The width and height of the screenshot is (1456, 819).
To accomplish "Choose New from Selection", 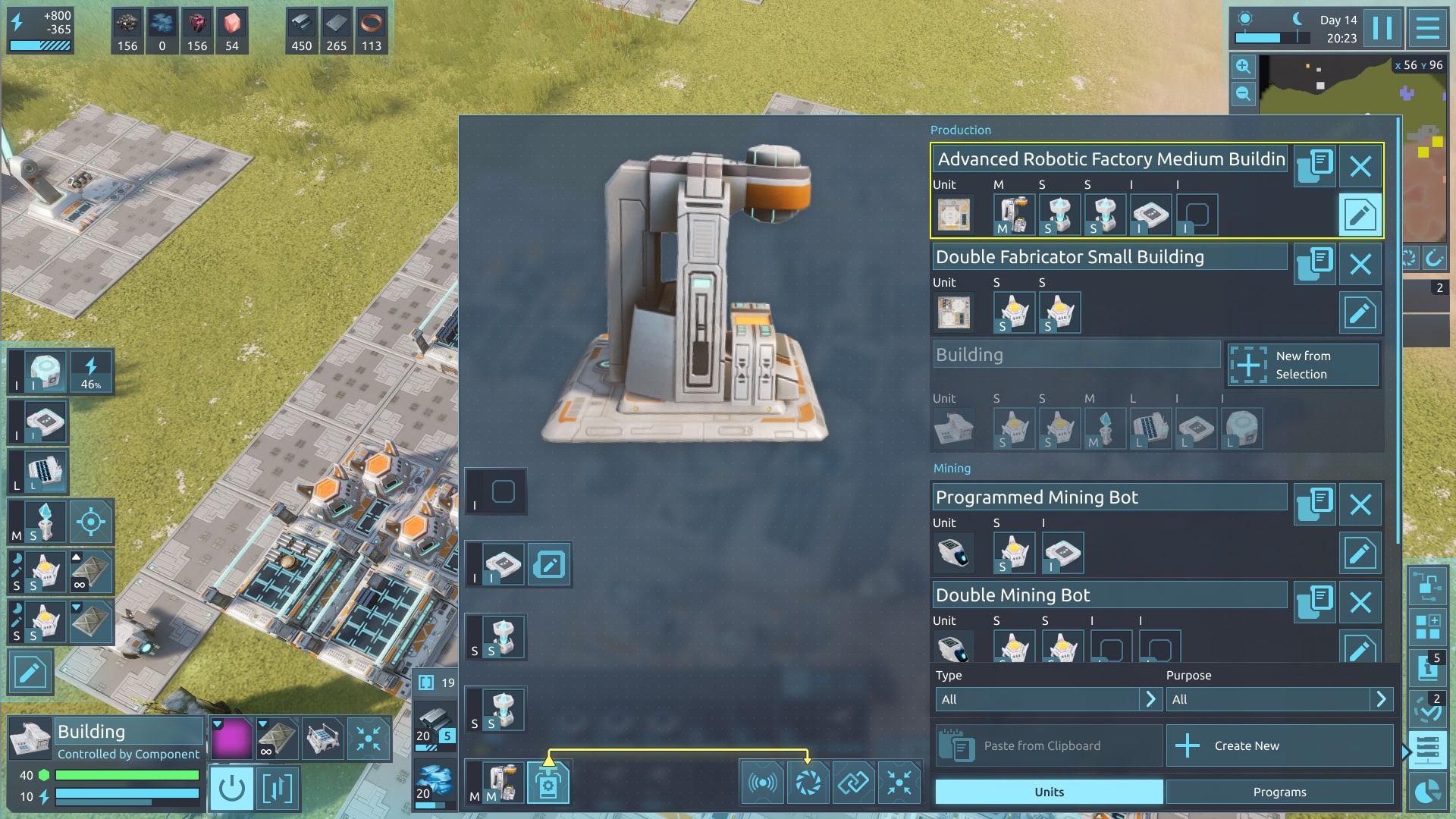I will point(1302,365).
